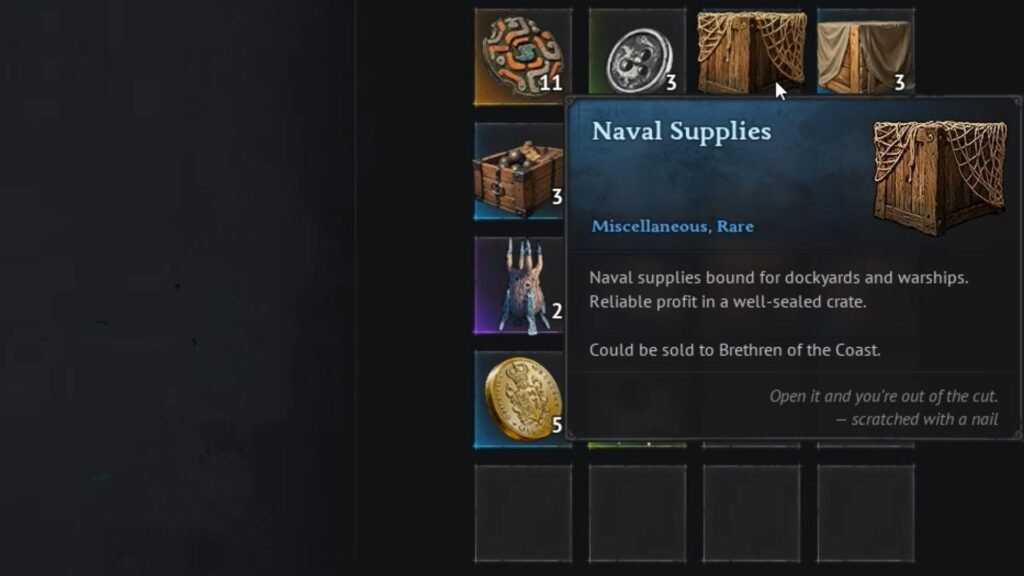1024x576 pixels.
Task: Select the Naval Supplies netted crate
Action: pyautogui.click(x=750, y=52)
